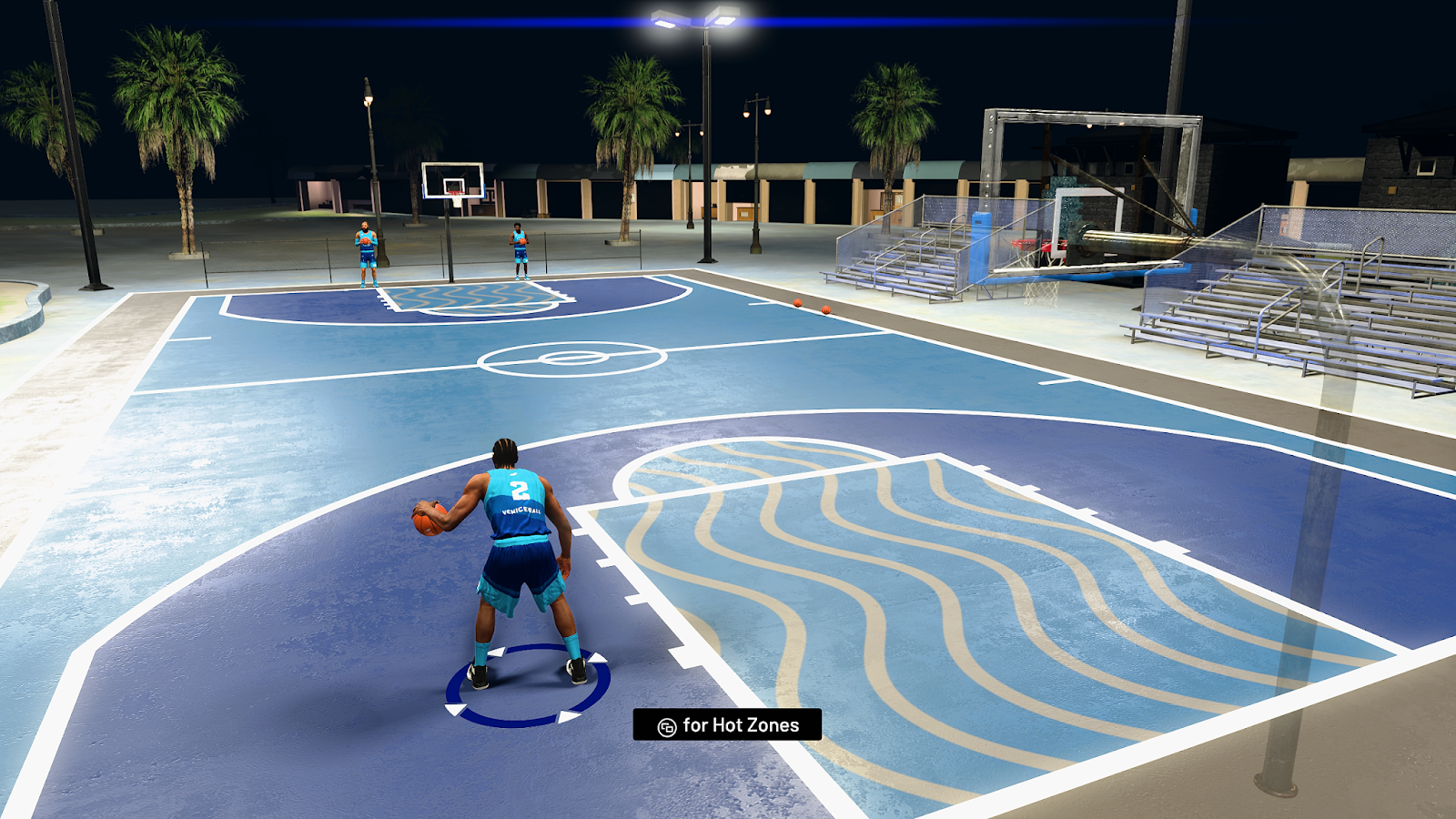Click the basketball lying near half court

pos(798,303)
